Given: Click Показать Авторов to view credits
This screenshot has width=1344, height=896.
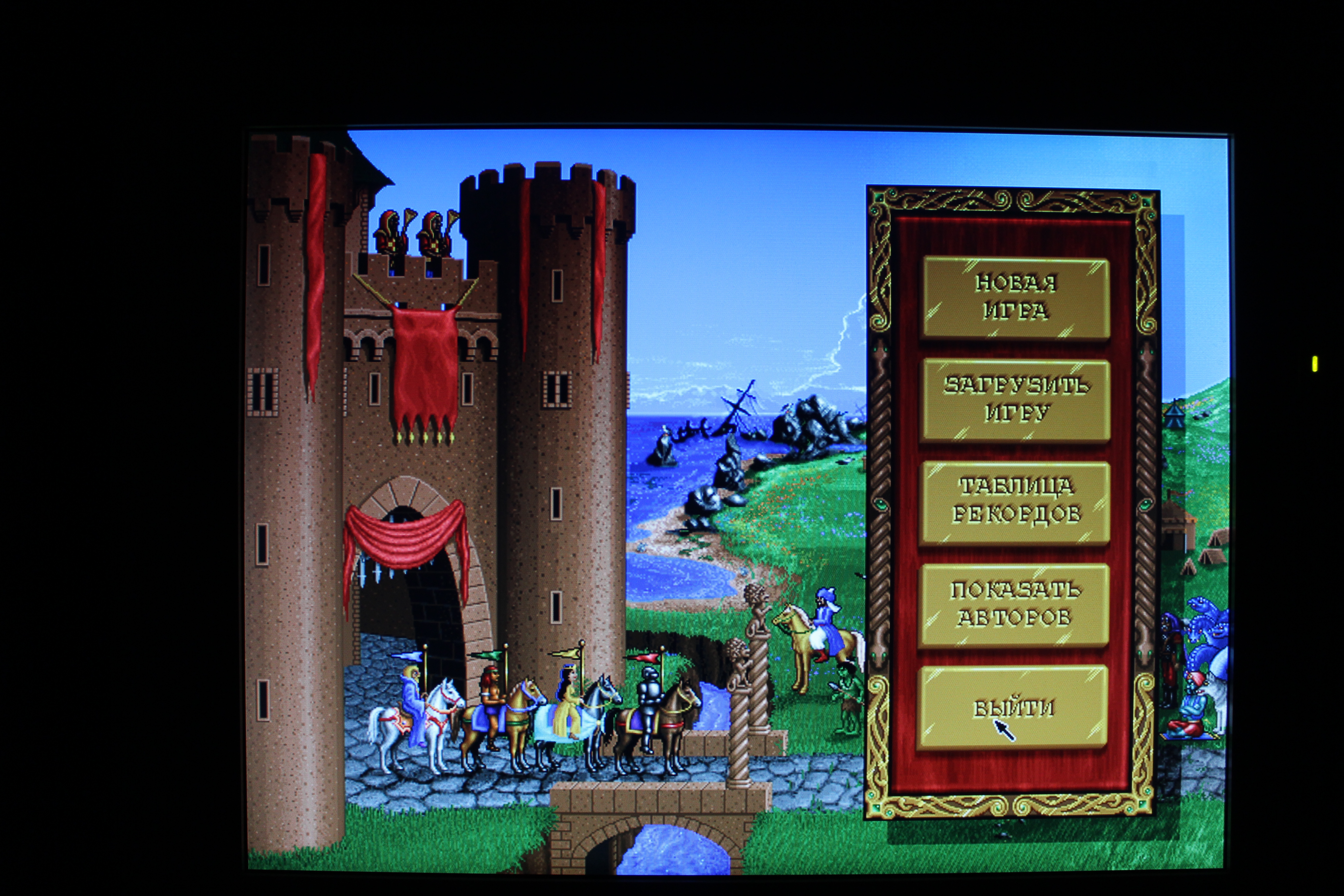Looking at the screenshot, I should (1014, 604).
